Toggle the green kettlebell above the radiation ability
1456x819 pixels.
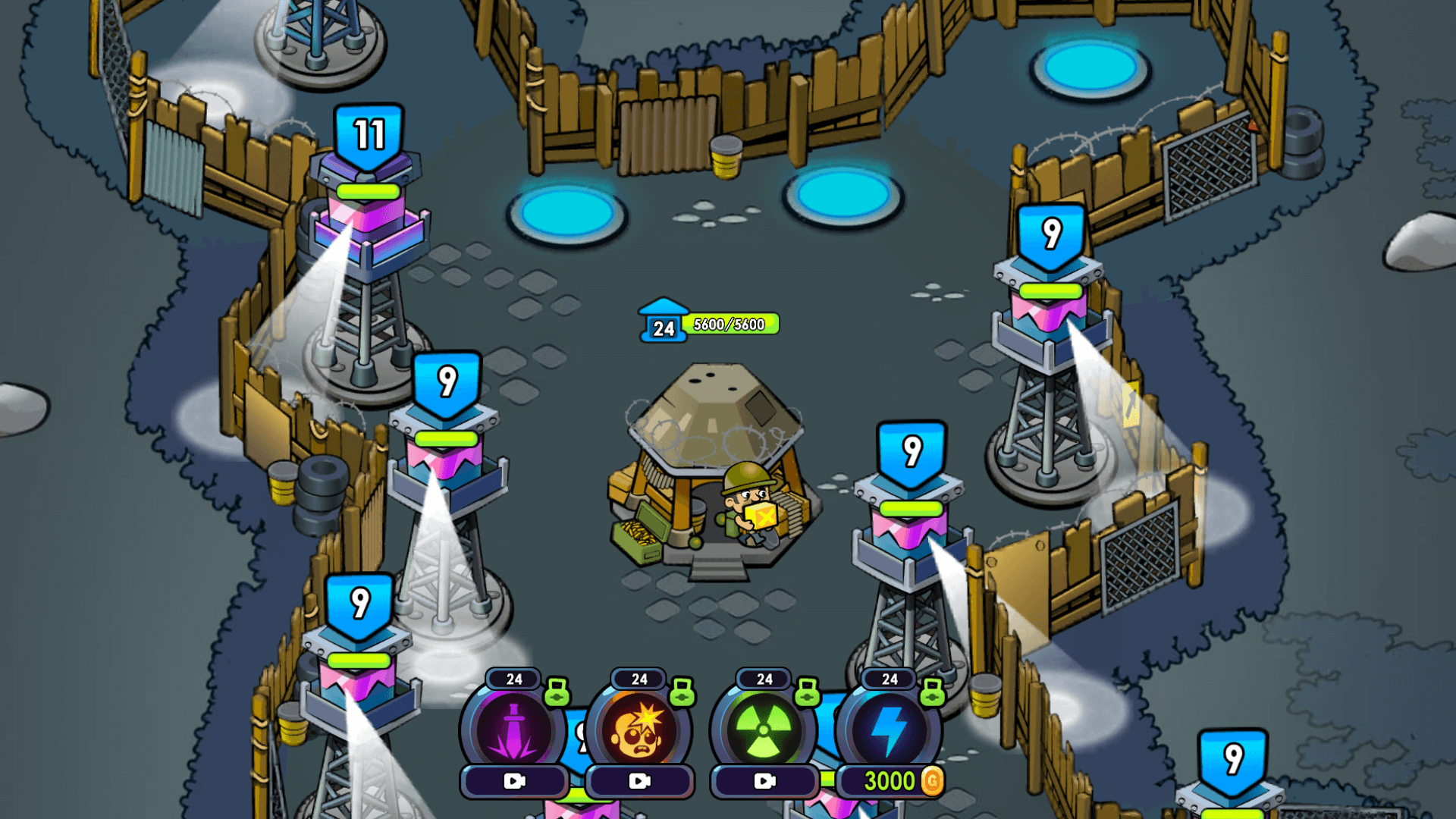(x=809, y=690)
